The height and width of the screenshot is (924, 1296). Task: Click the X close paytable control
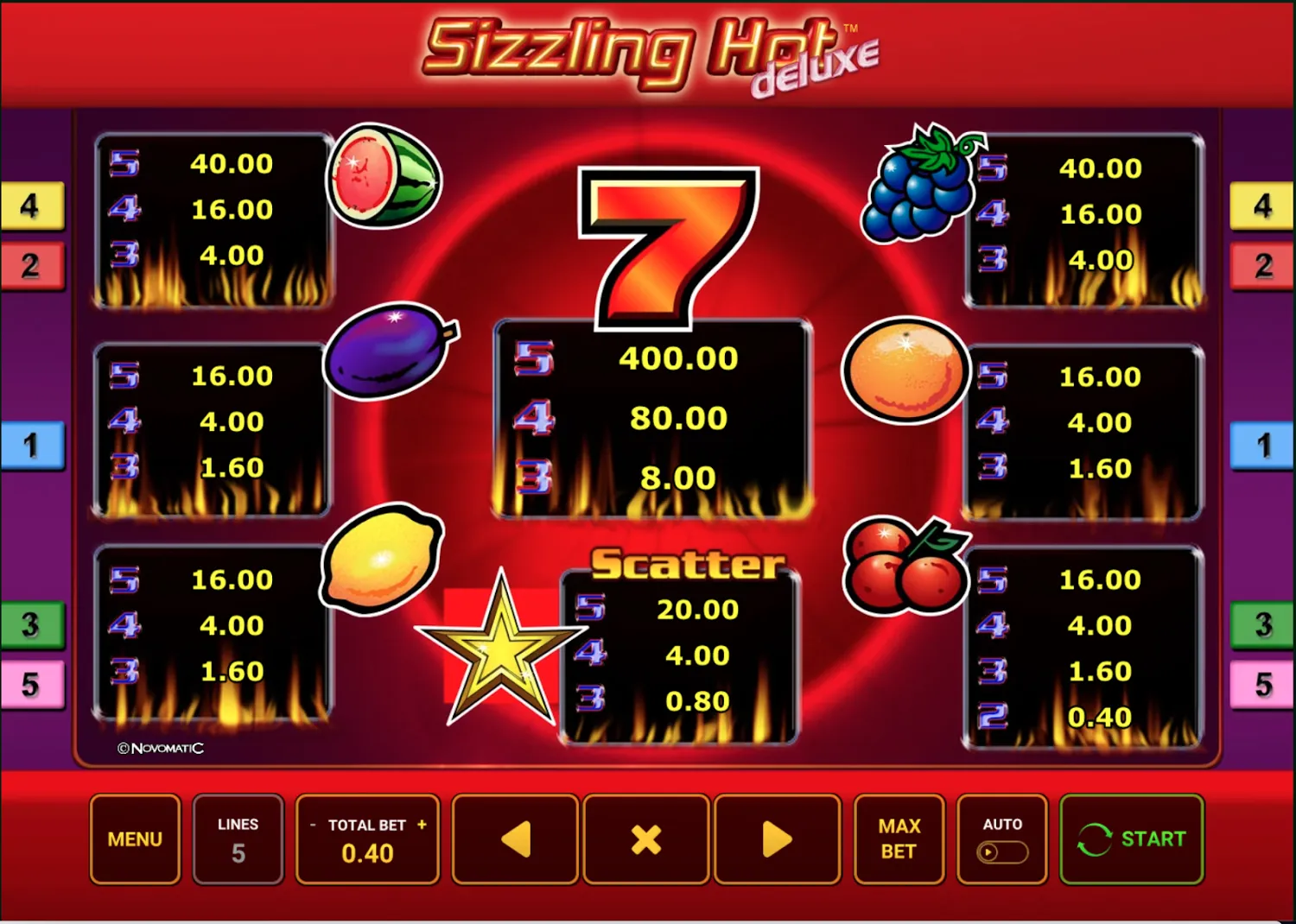pyautogui.click(x=646, y=839)
